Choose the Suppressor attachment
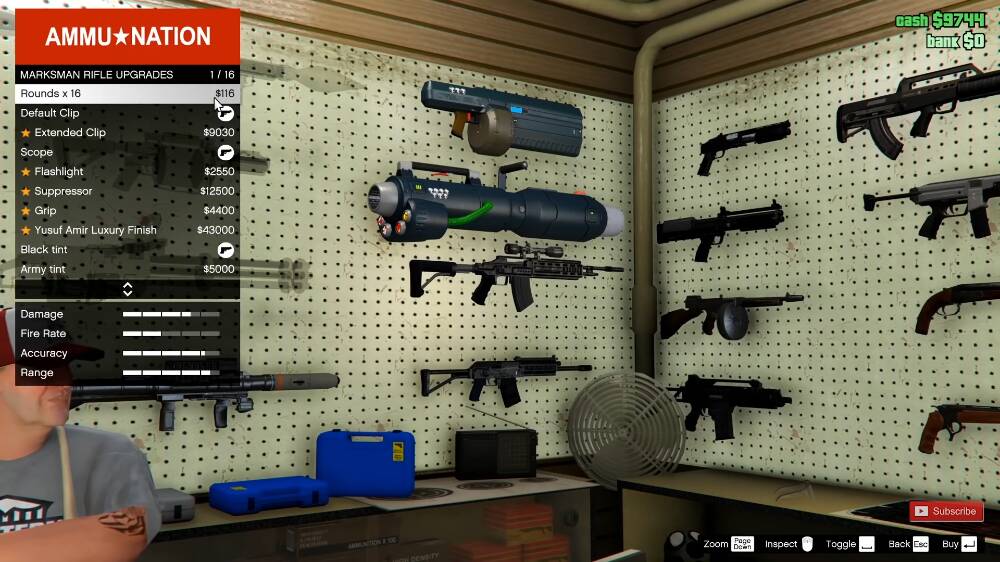This screenshot has width=1000, height=562. (x=127, y=191)
